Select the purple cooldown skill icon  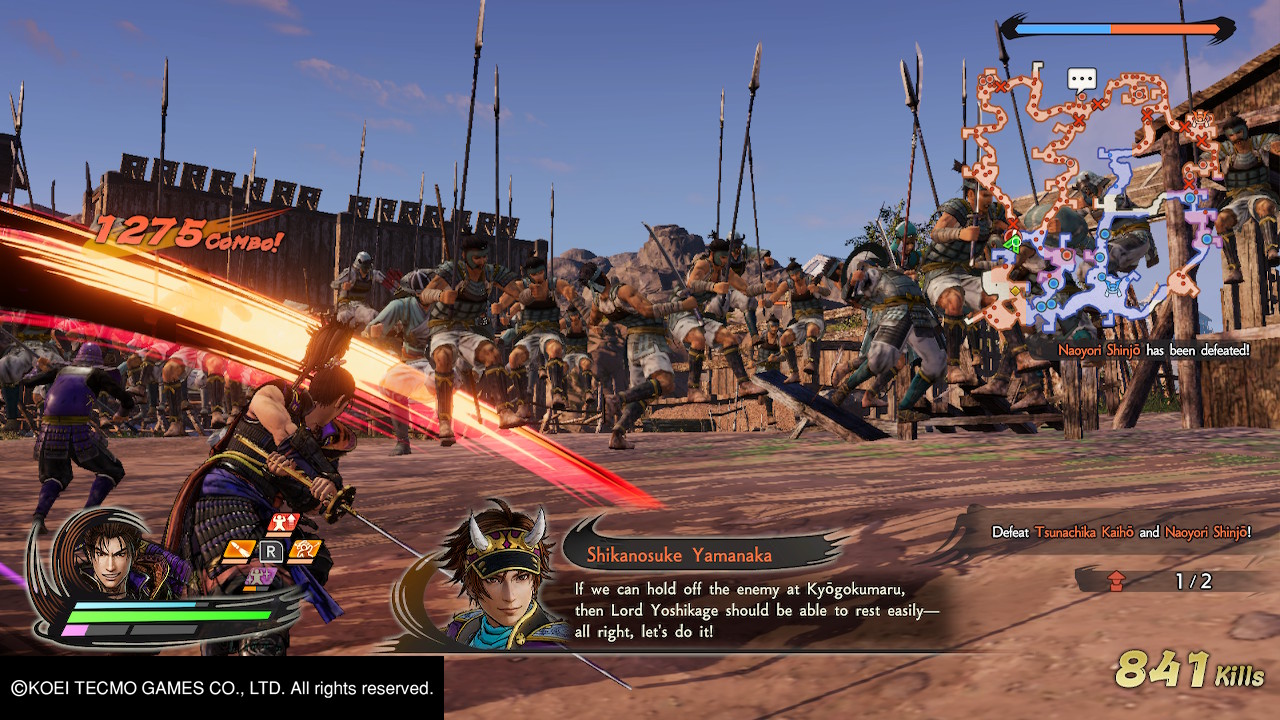pyautogui.click(x=262, y=576)
